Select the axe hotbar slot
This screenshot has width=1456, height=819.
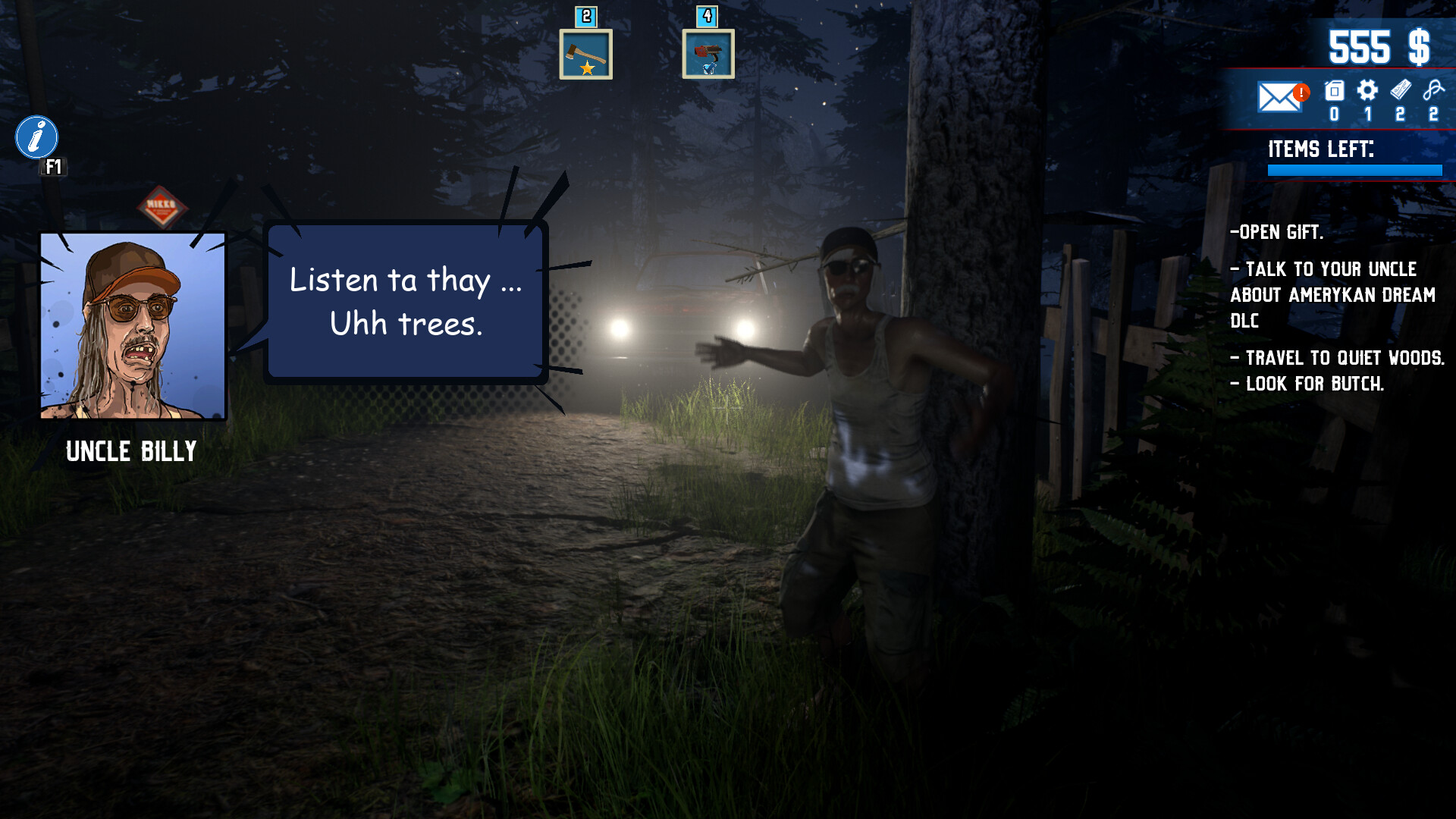585,54
